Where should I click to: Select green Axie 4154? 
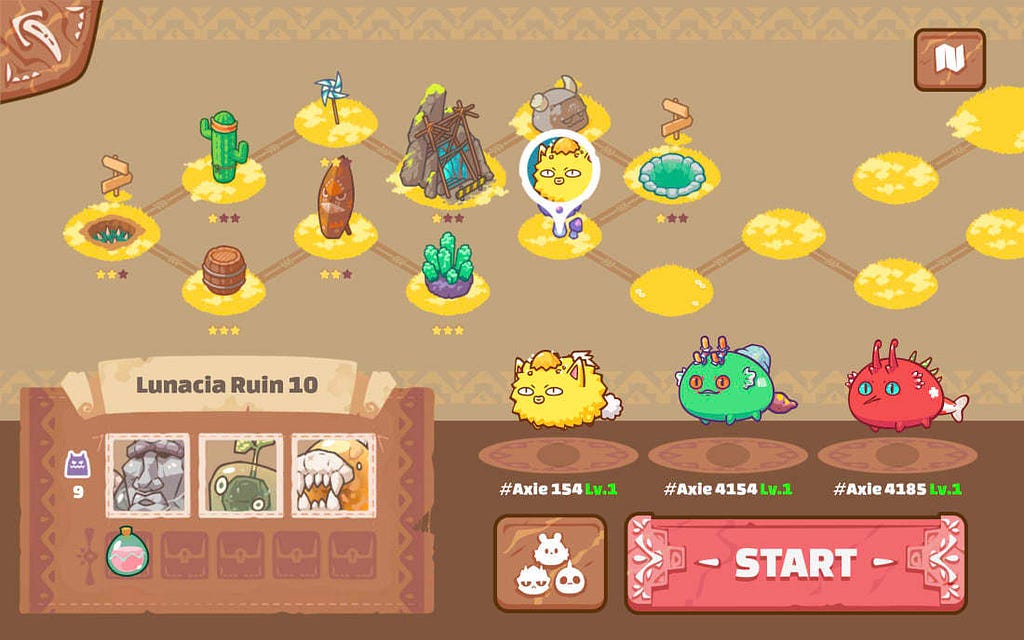pos(727,385)
